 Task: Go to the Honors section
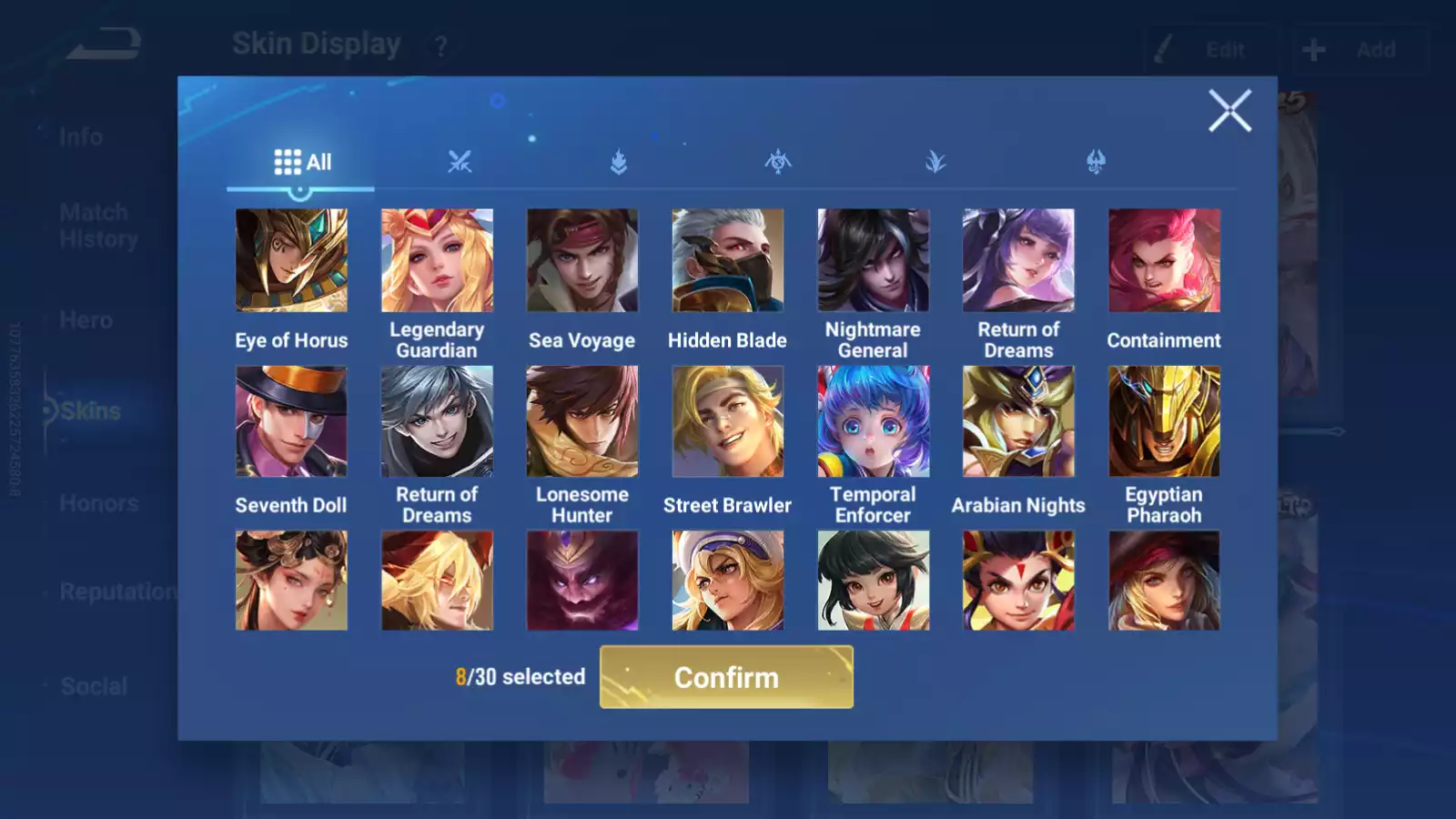click(98, 503)
